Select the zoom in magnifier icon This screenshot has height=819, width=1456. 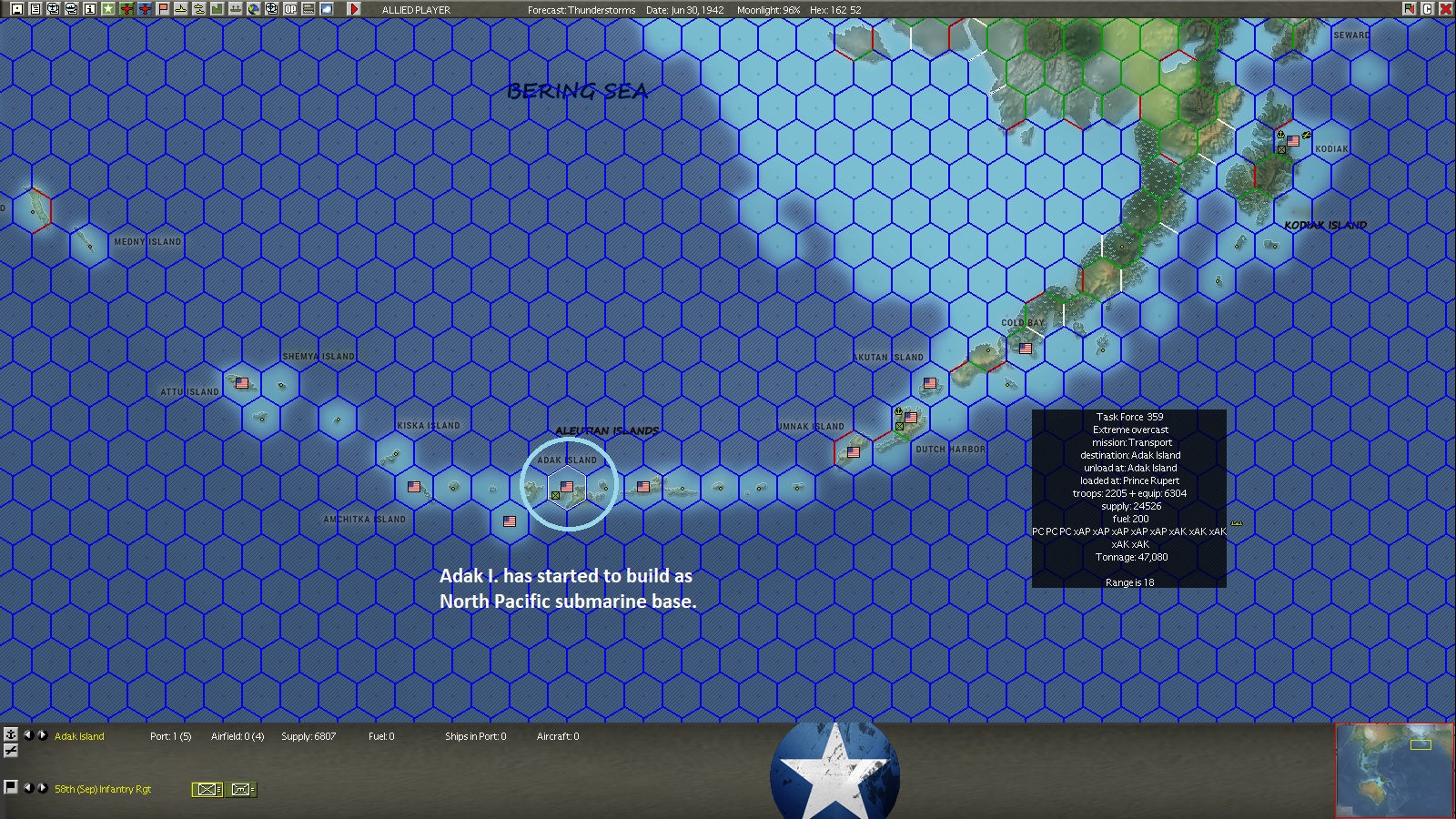(x=54, y=9)
